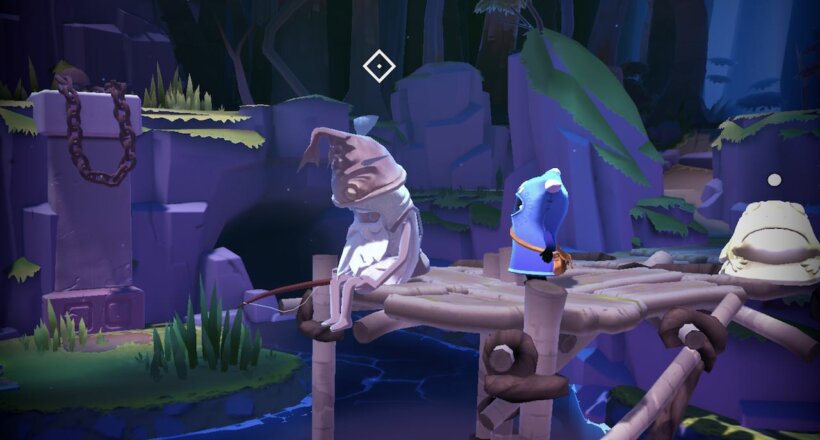Click the white dot marker above the frog

tap(773, 180)
